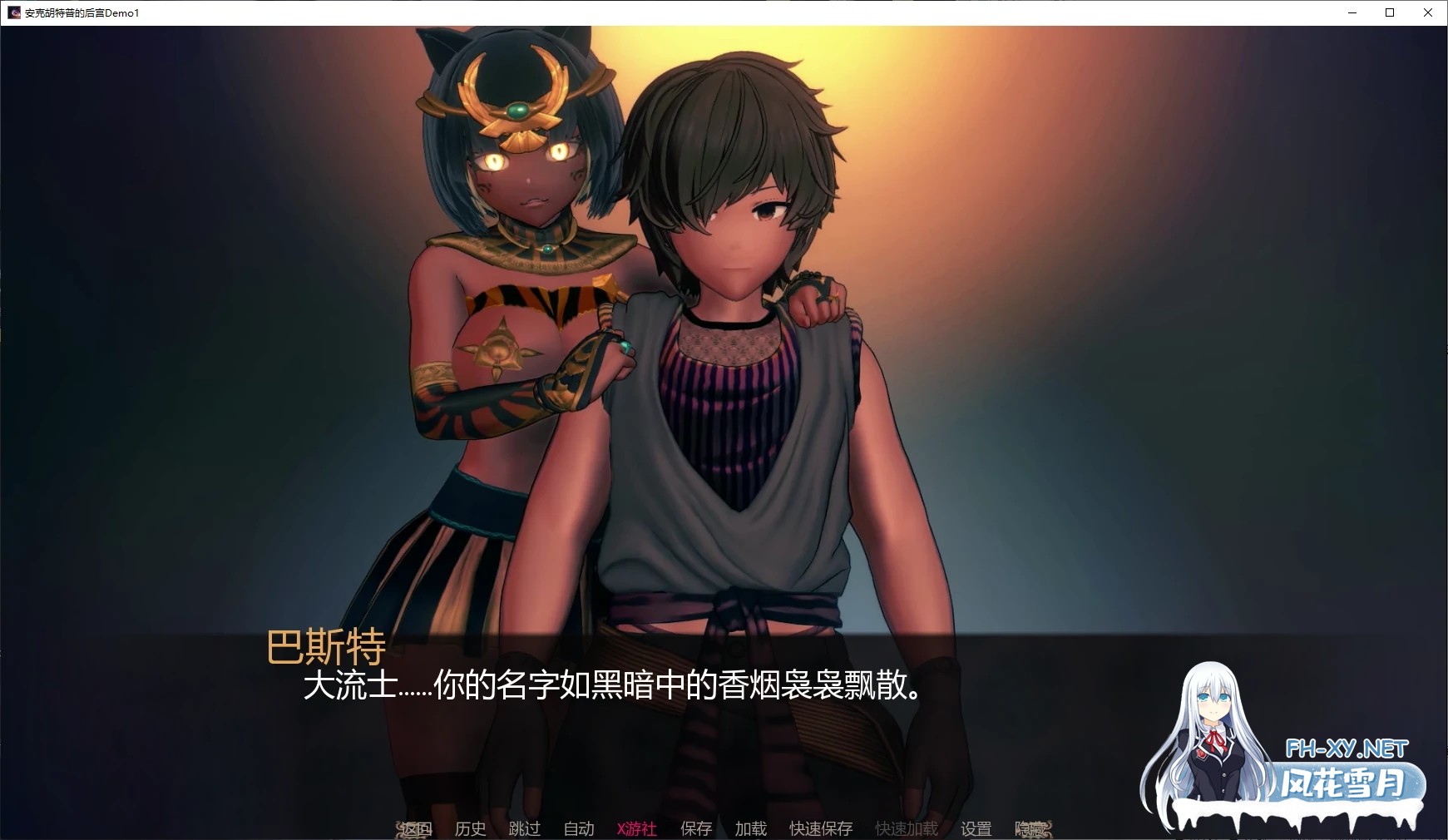This screenshot has width=1448, height=840.
Task: Open the dialogue history 历史
Action: [470, 828]
